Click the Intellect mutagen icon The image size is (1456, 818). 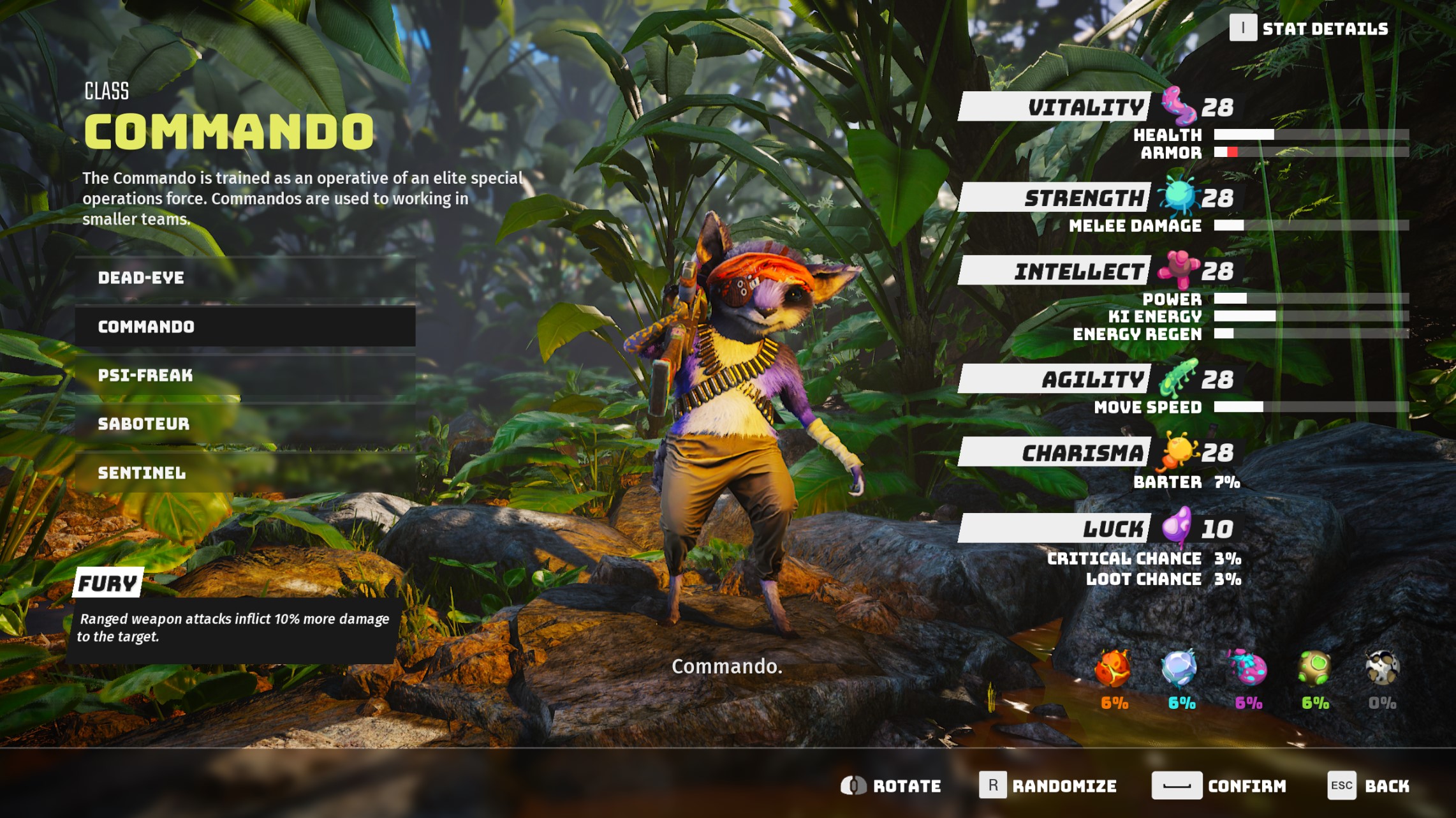point(1180,270)
